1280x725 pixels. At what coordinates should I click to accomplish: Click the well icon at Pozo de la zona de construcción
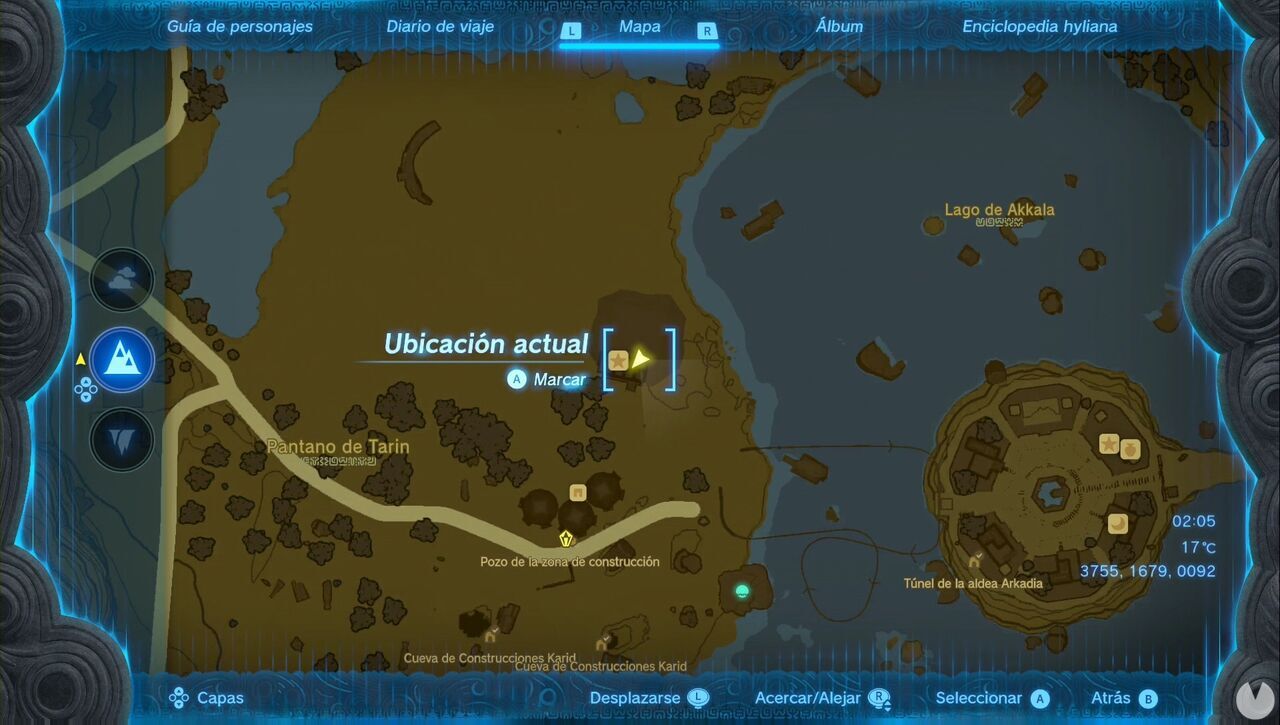567,538
